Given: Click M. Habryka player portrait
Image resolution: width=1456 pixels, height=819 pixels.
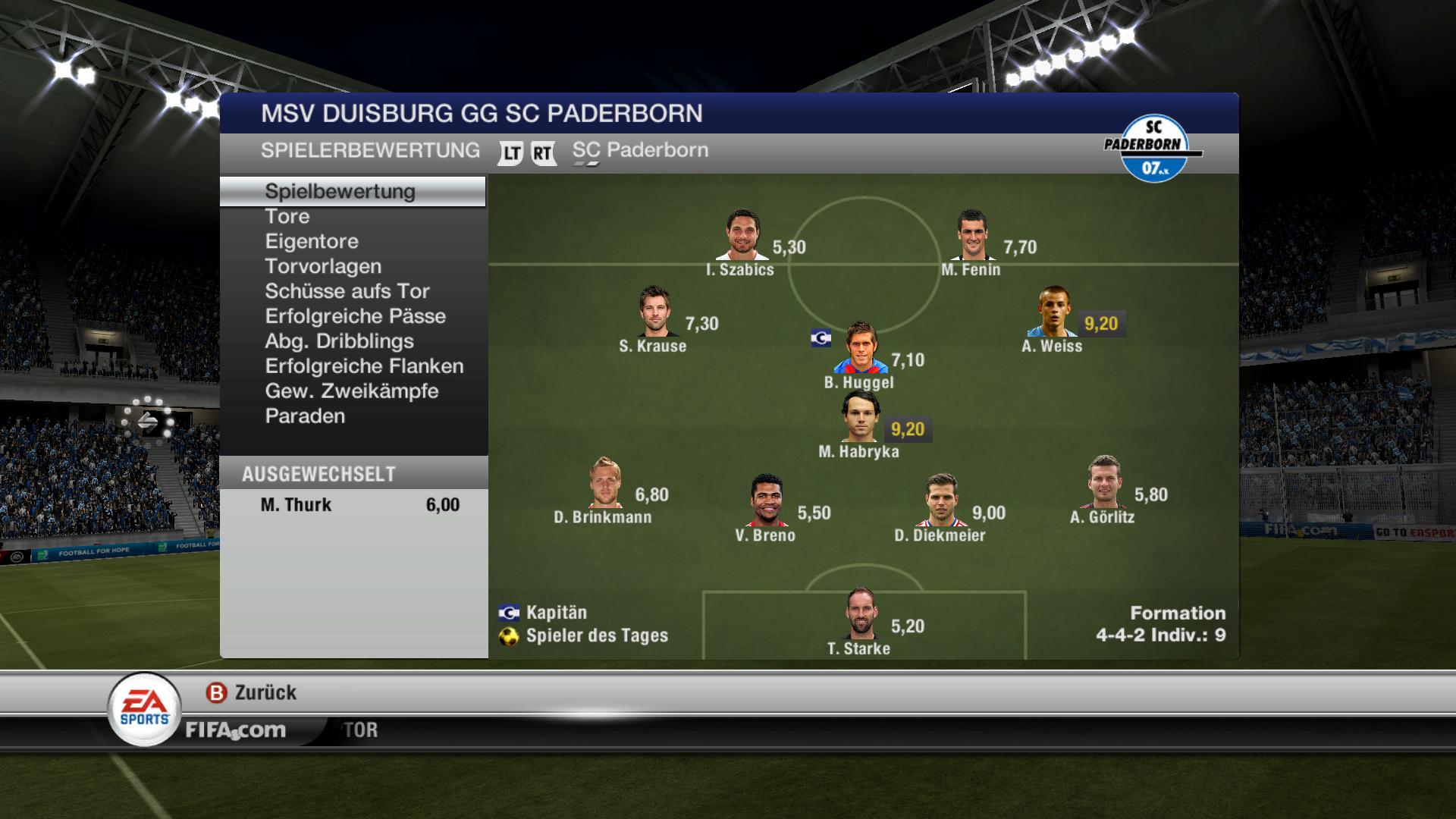Looking at the screenshot, I should point(860,417).
